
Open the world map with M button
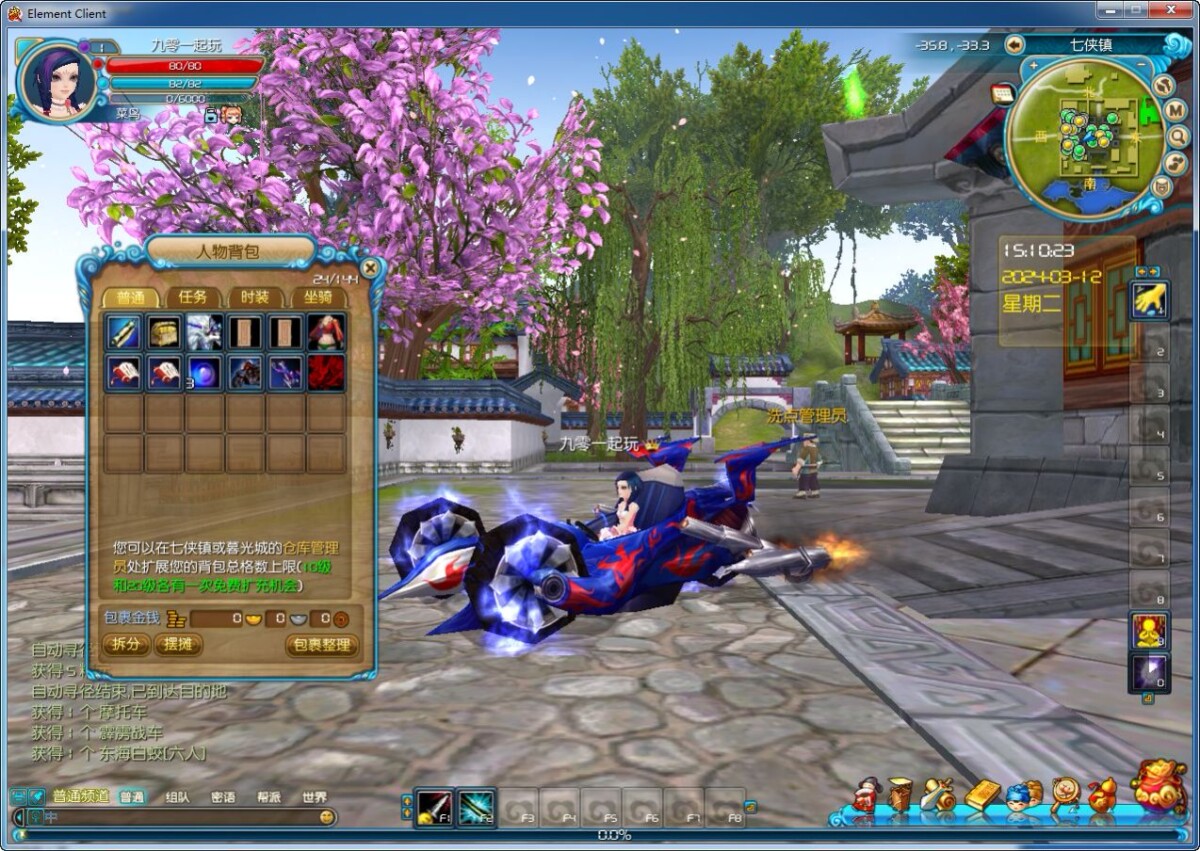[1176, 110]
